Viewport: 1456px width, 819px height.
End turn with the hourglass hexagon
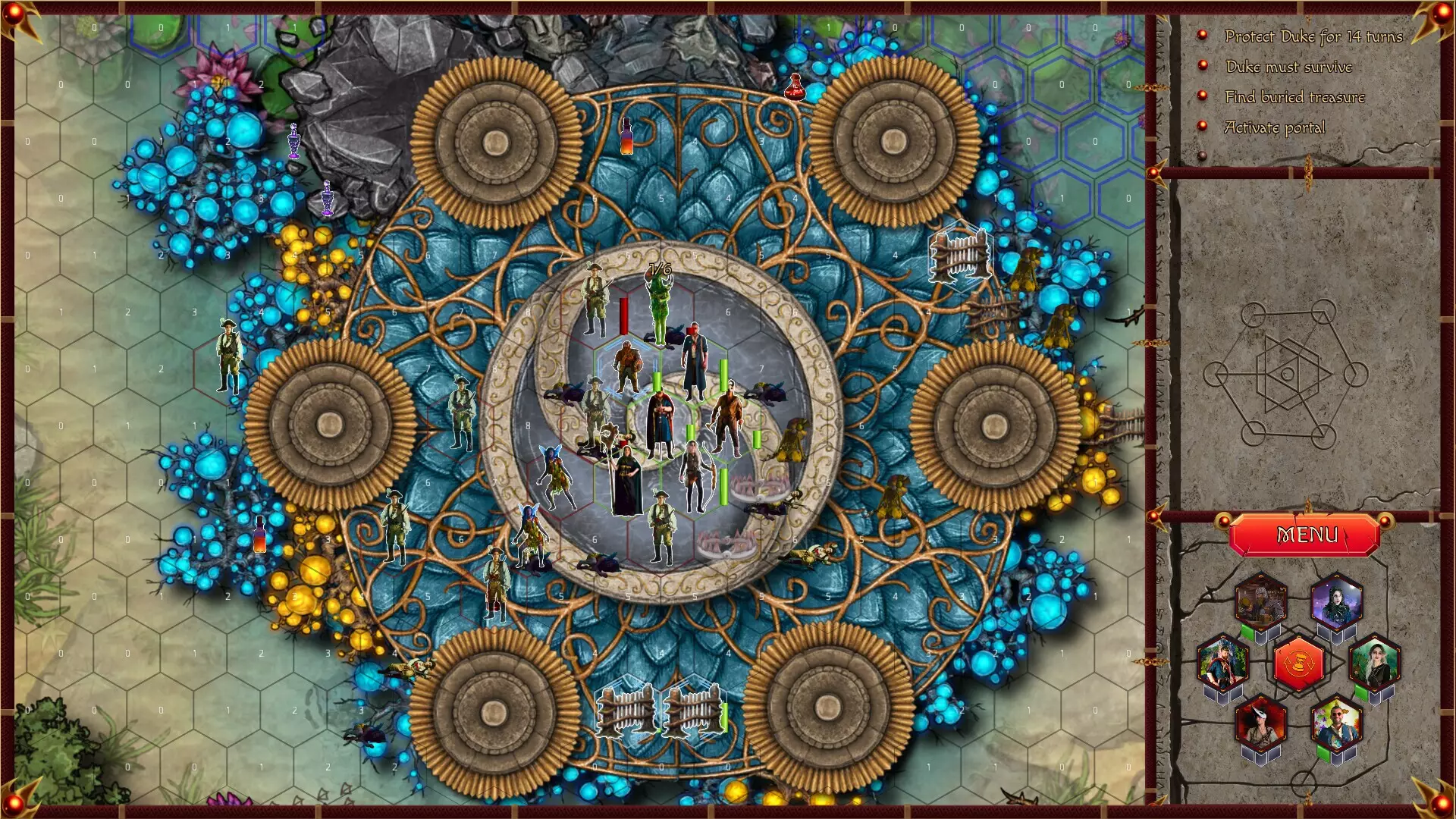(1299, 664)
